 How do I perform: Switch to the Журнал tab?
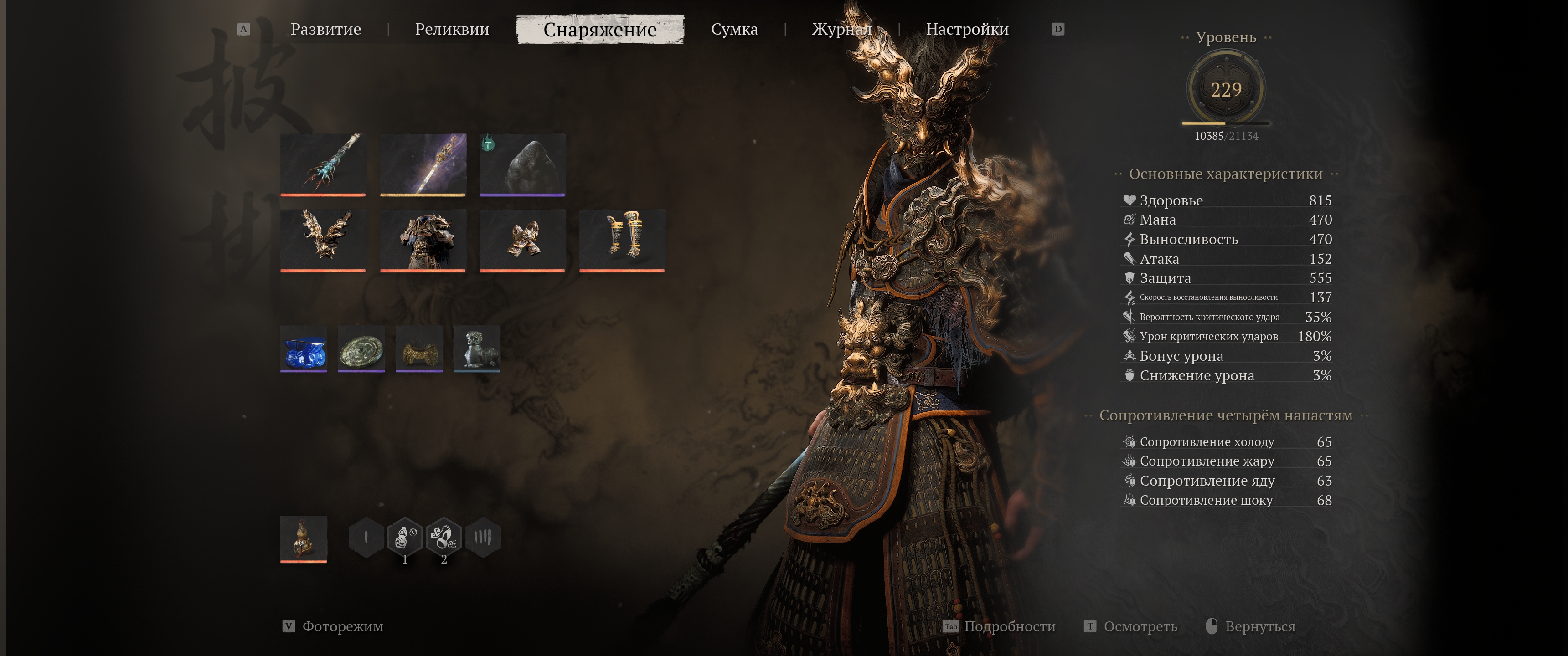pos(841,29)
